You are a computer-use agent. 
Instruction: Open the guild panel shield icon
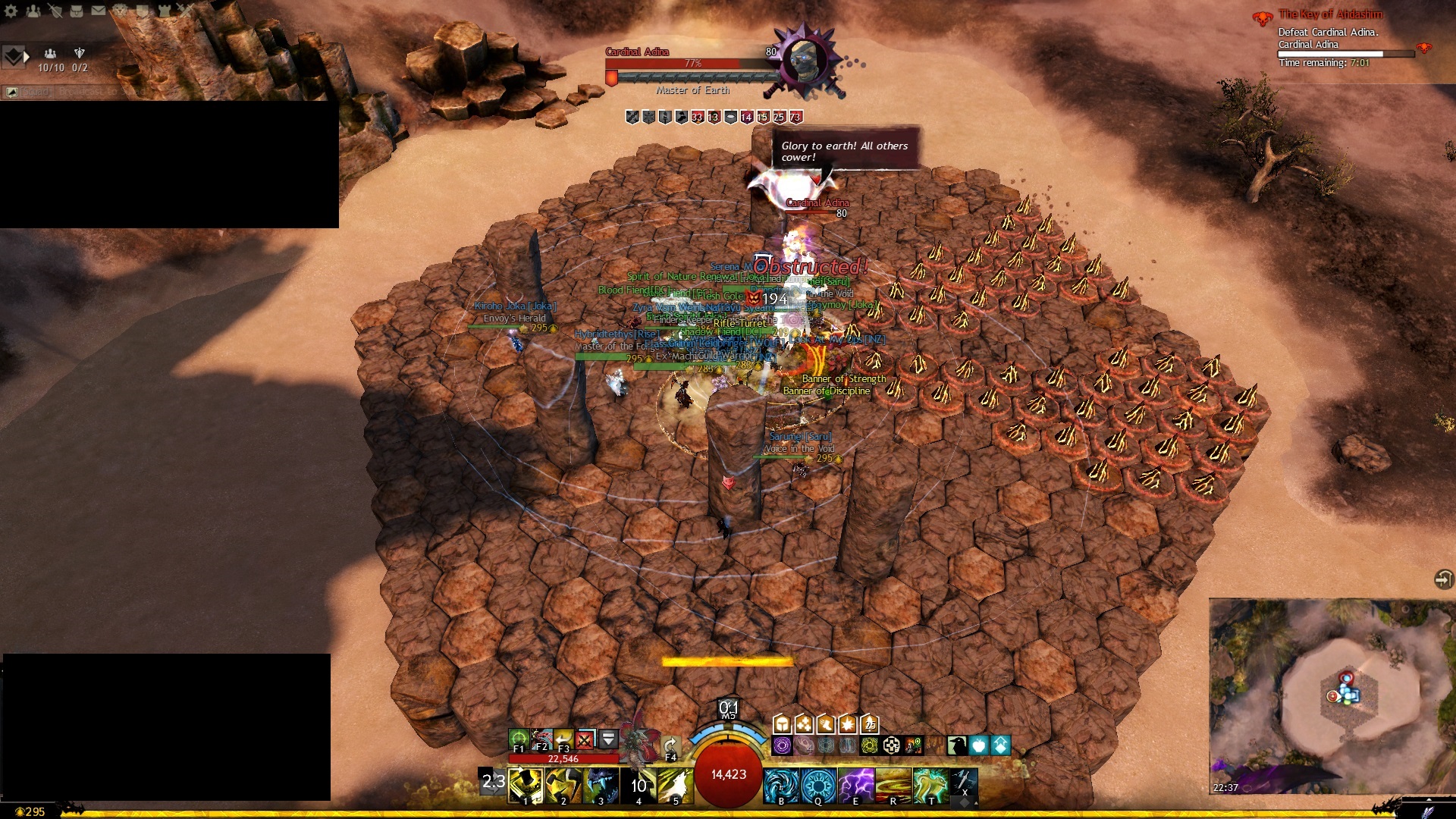click(x=142, y=11)
